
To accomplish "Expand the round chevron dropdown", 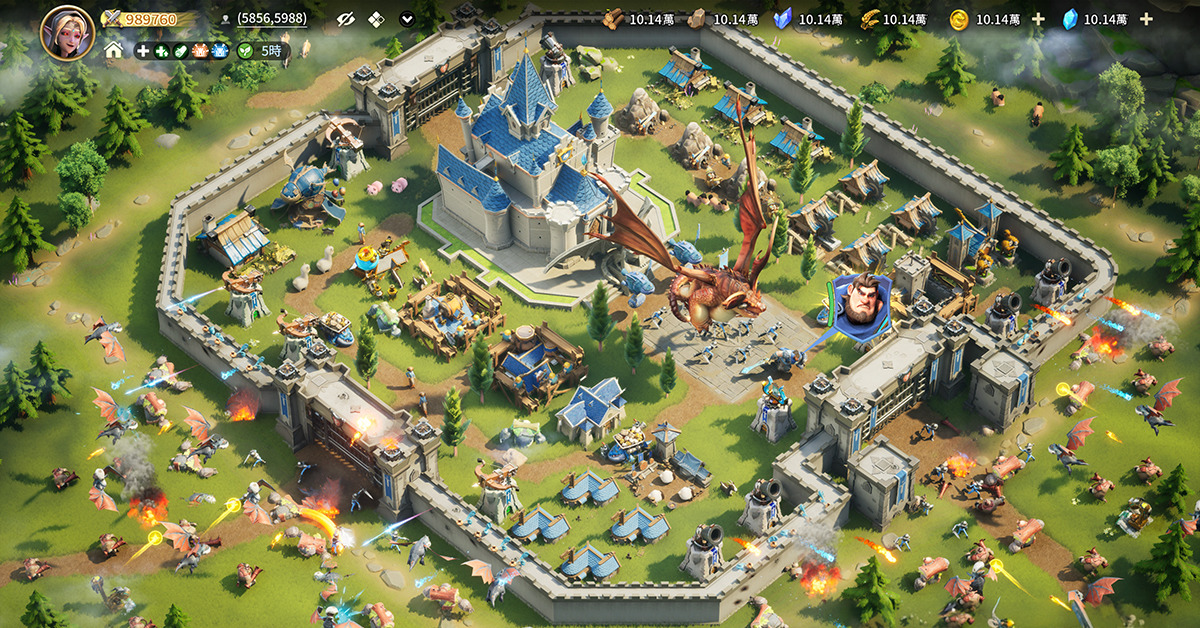I will [x=407, y=19].
